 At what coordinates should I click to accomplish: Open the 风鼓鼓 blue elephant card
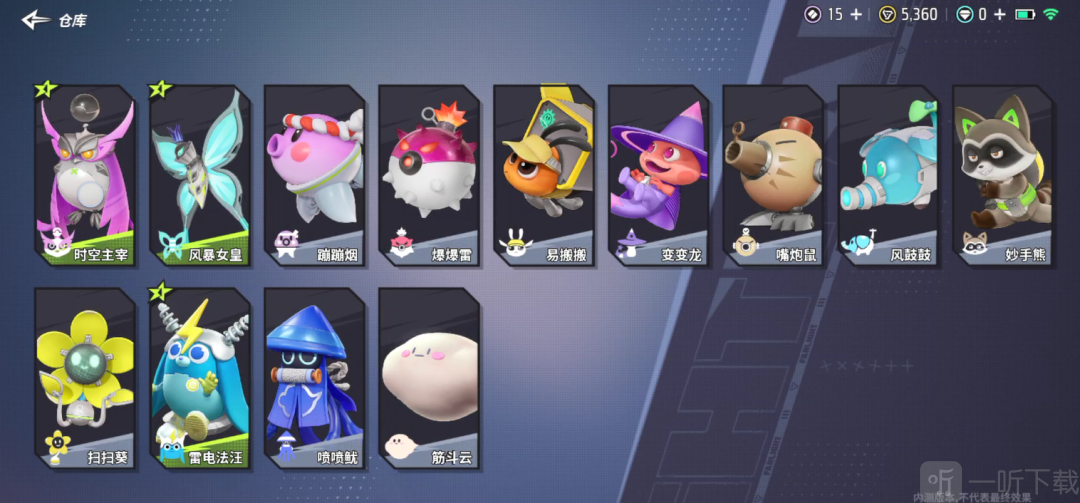[x=888, y=175]
